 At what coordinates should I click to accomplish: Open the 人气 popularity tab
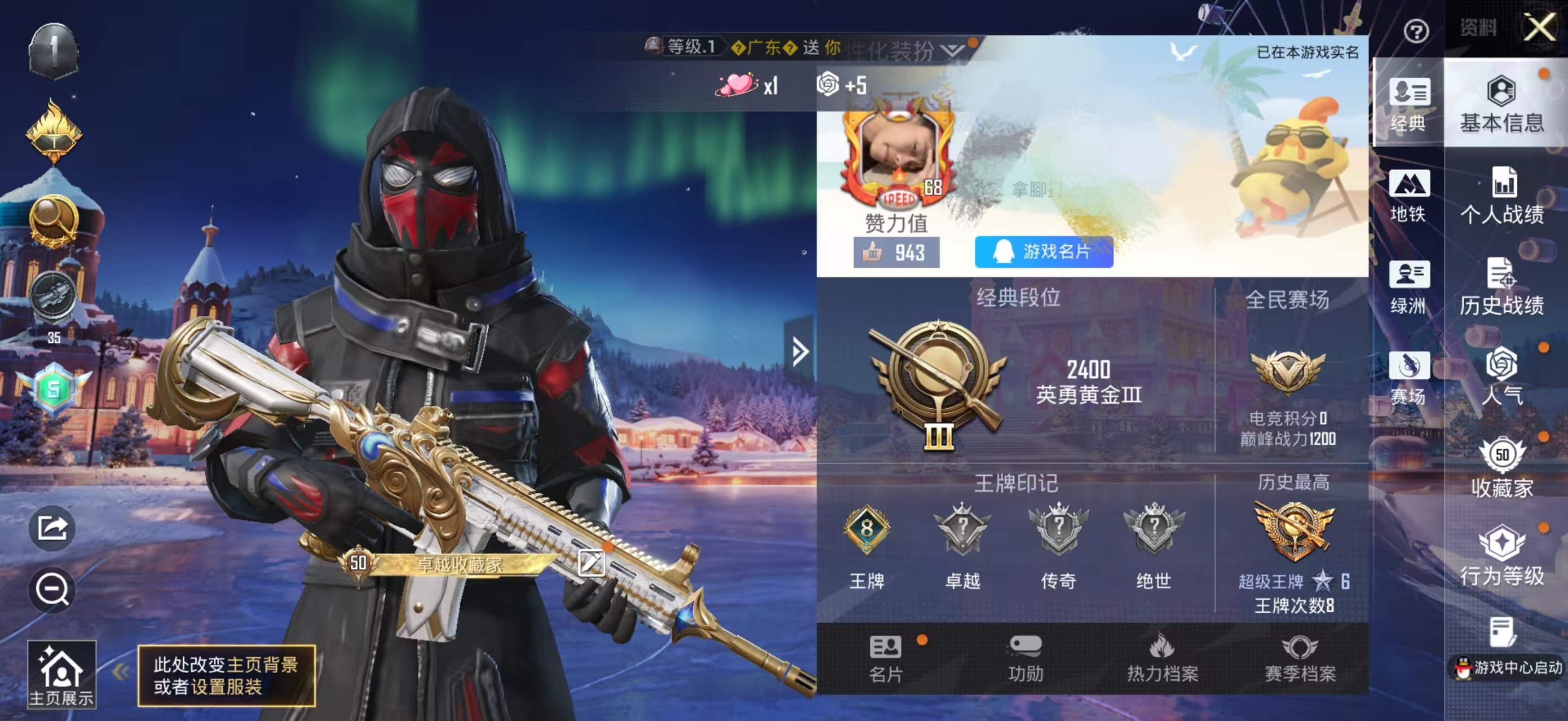point(1501,377)
